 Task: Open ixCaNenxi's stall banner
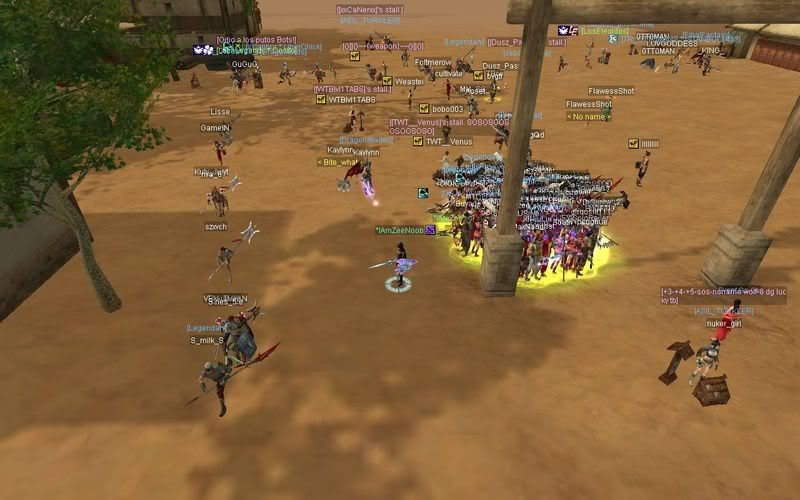click(369, 10)
